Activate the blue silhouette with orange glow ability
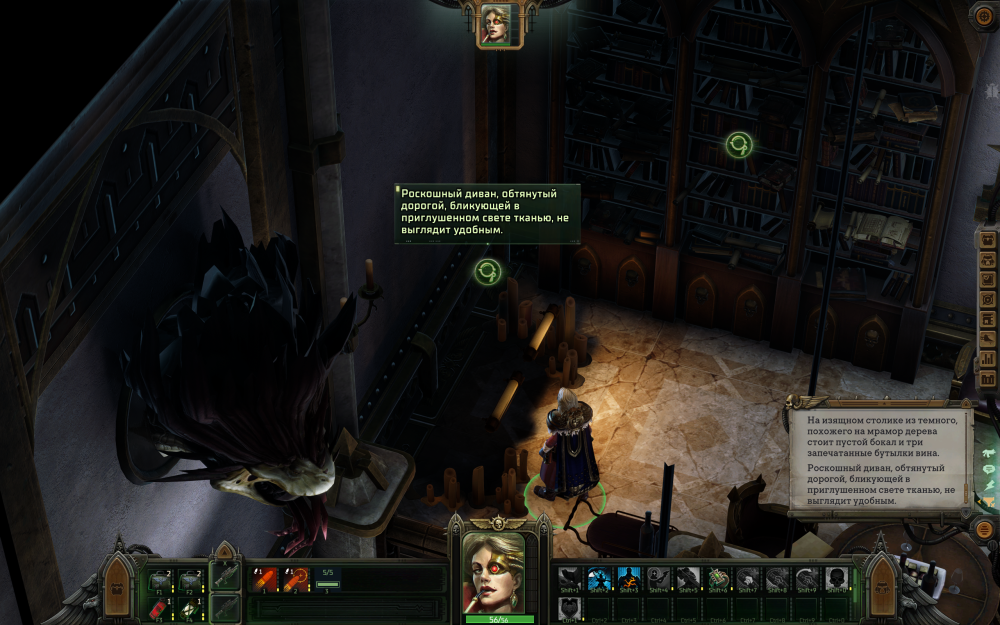This screenshot has height=625, width=1000. coord(628,579)
